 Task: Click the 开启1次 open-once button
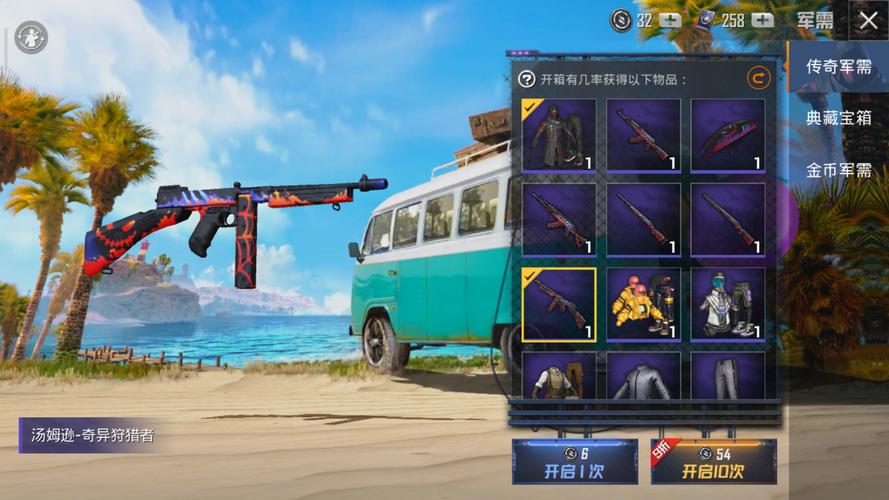(574, 462)
